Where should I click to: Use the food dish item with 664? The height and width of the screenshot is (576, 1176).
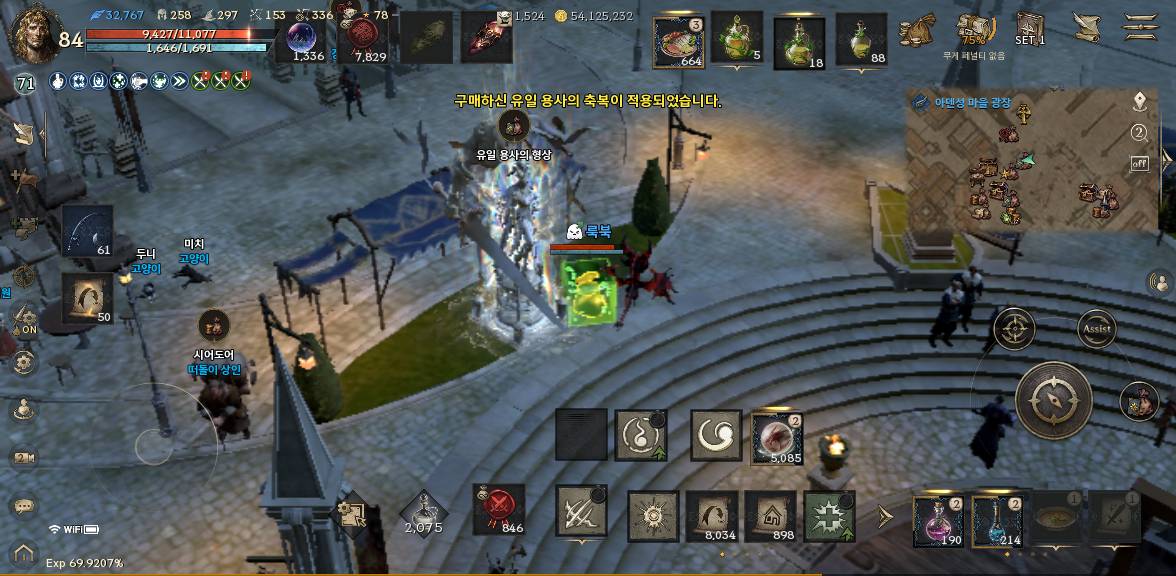pyautogui.click(x=679, y=40)
